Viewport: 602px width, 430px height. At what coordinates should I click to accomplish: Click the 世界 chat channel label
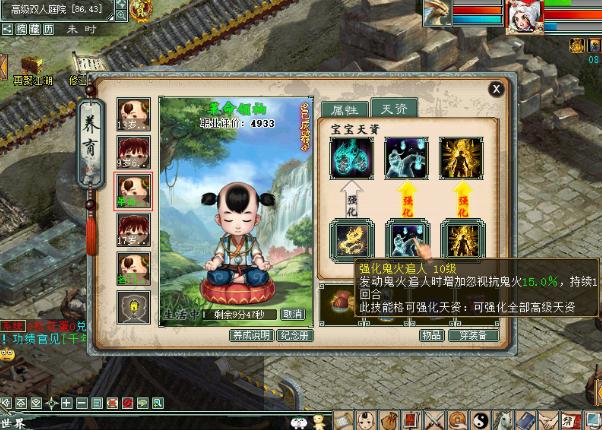[x=12, y=423]
